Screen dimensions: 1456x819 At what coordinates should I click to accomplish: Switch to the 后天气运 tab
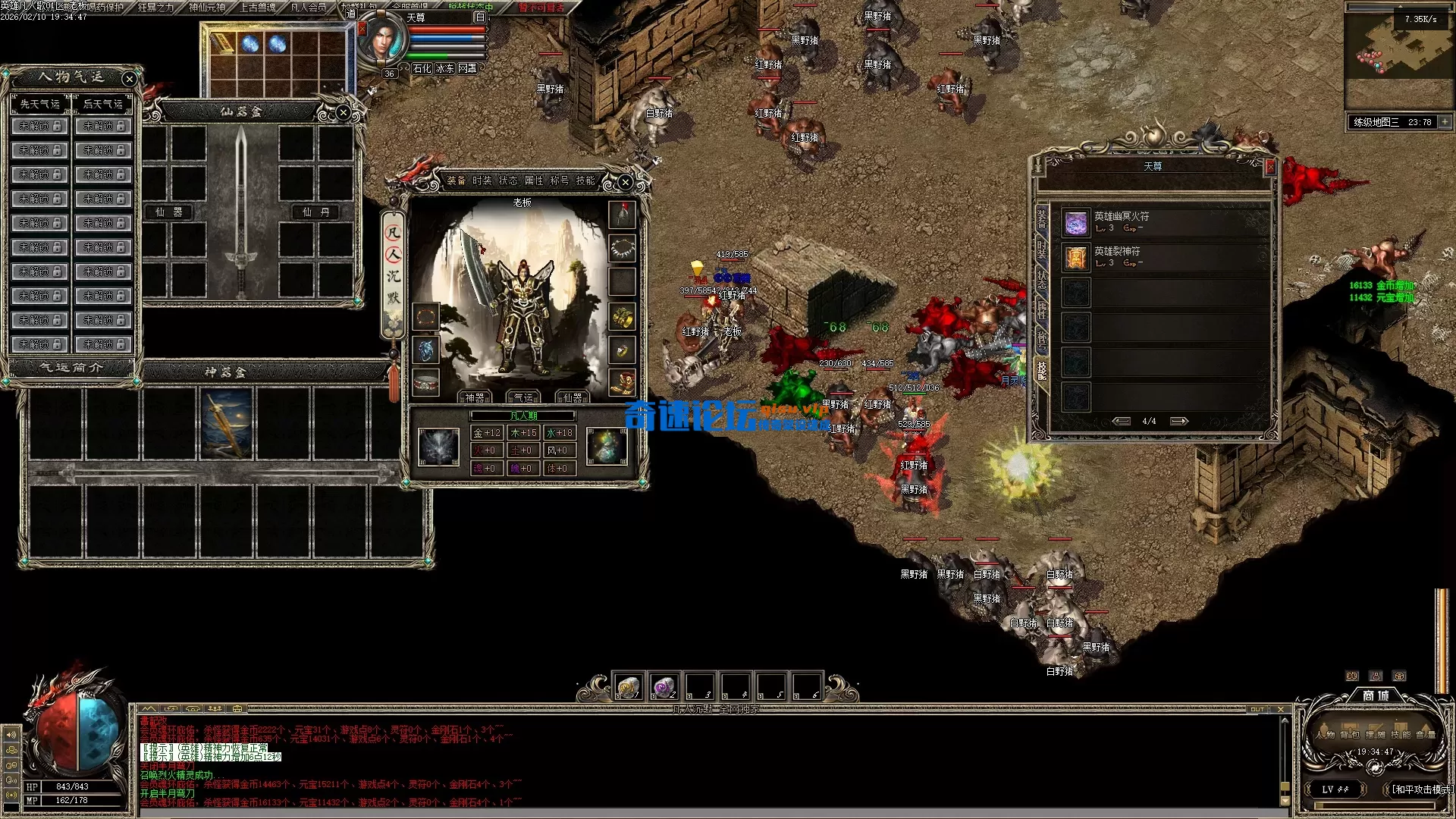pyautogui.click(x=103, y=104)
